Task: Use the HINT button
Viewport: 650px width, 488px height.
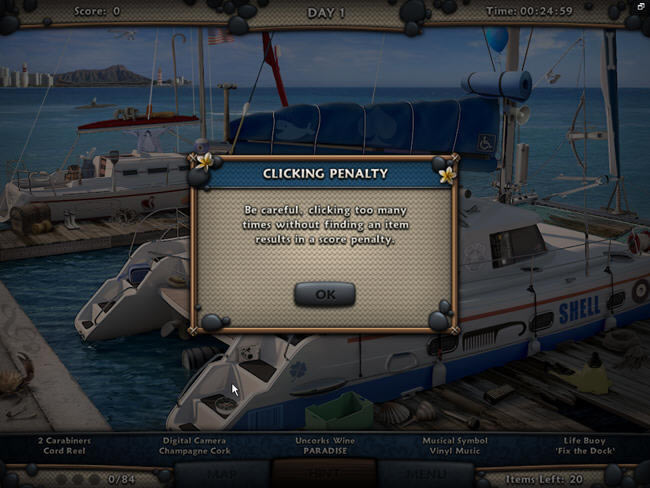Action: click(x=324, y=475)
